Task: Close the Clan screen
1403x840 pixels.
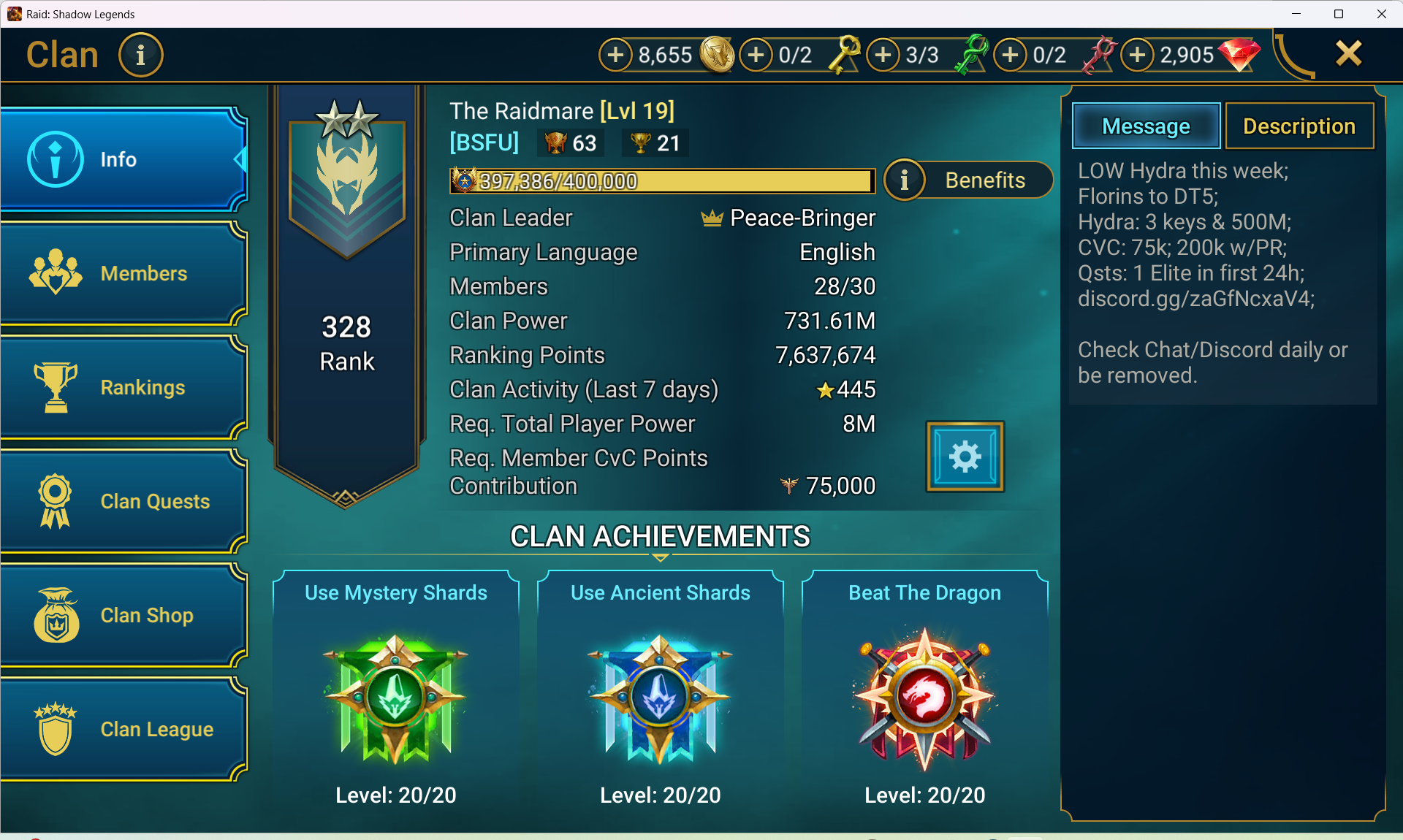Action: coord(1348,54)
